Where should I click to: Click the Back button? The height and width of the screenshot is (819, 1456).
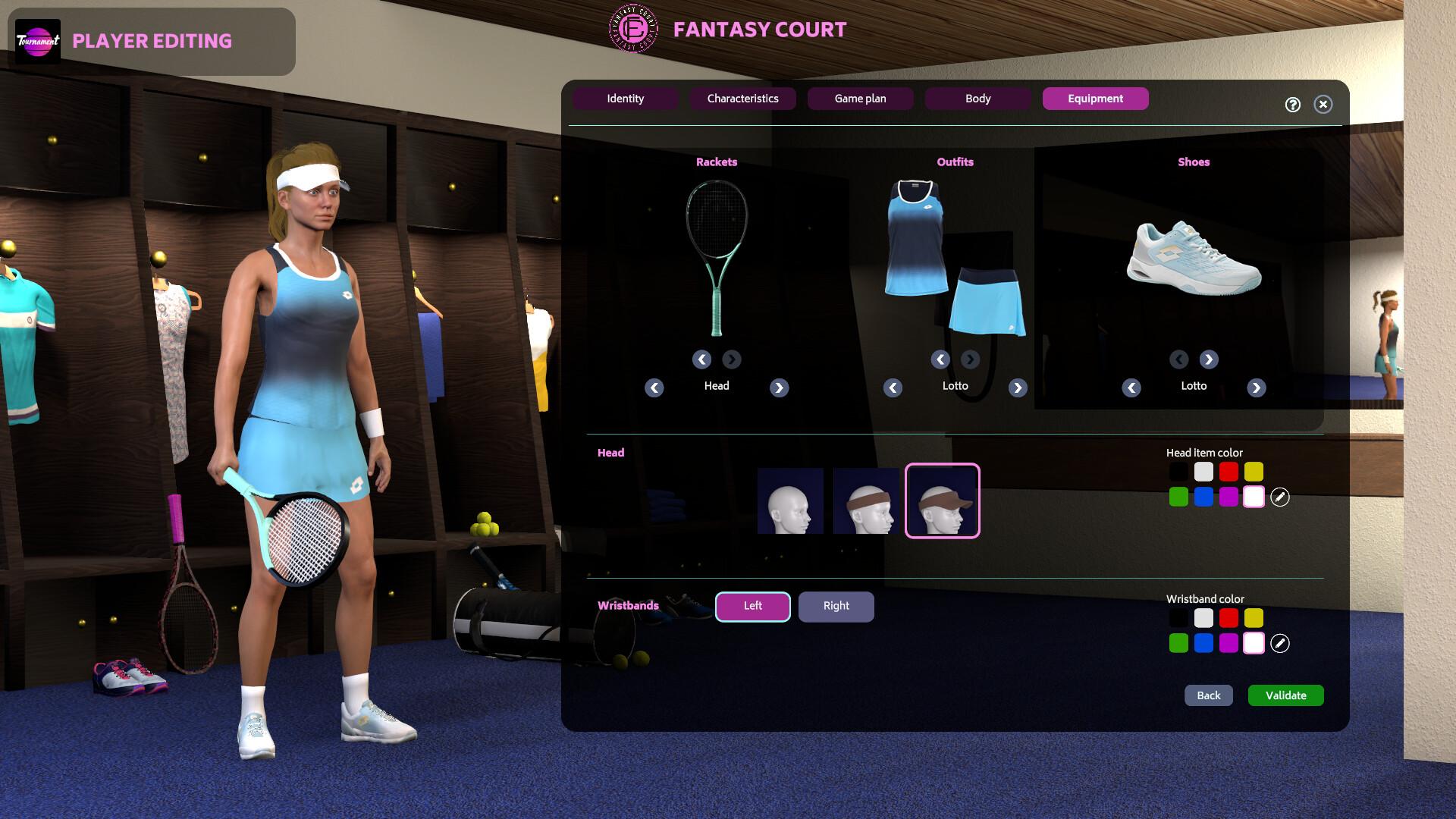pyautogui.click(x=1208, y=695)
